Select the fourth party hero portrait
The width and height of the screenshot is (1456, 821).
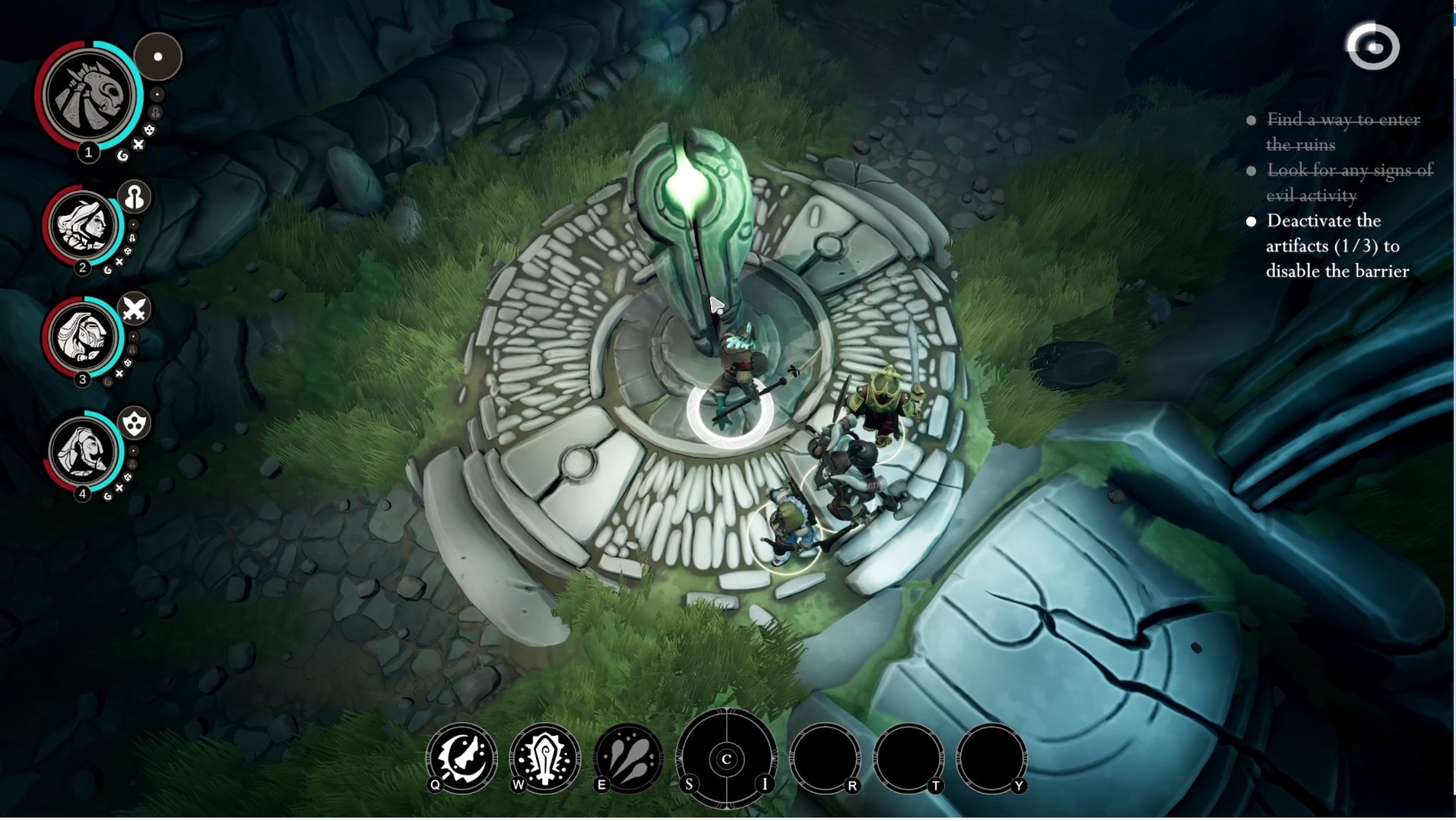coord(83,452)
